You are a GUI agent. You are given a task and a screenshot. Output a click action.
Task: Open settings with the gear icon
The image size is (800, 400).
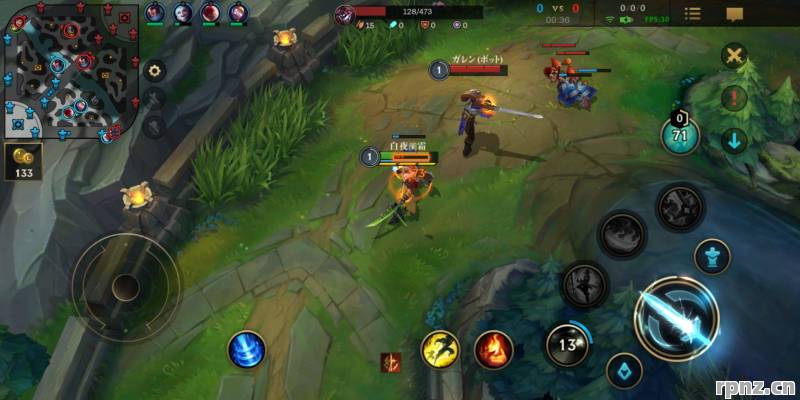click(x=154, y=71)
